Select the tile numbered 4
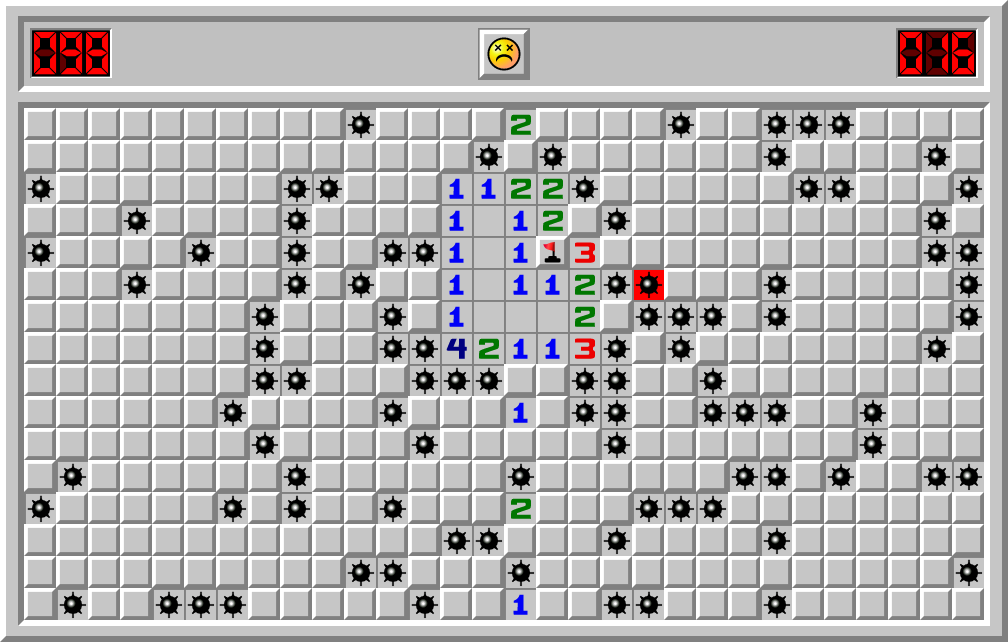 456,349
